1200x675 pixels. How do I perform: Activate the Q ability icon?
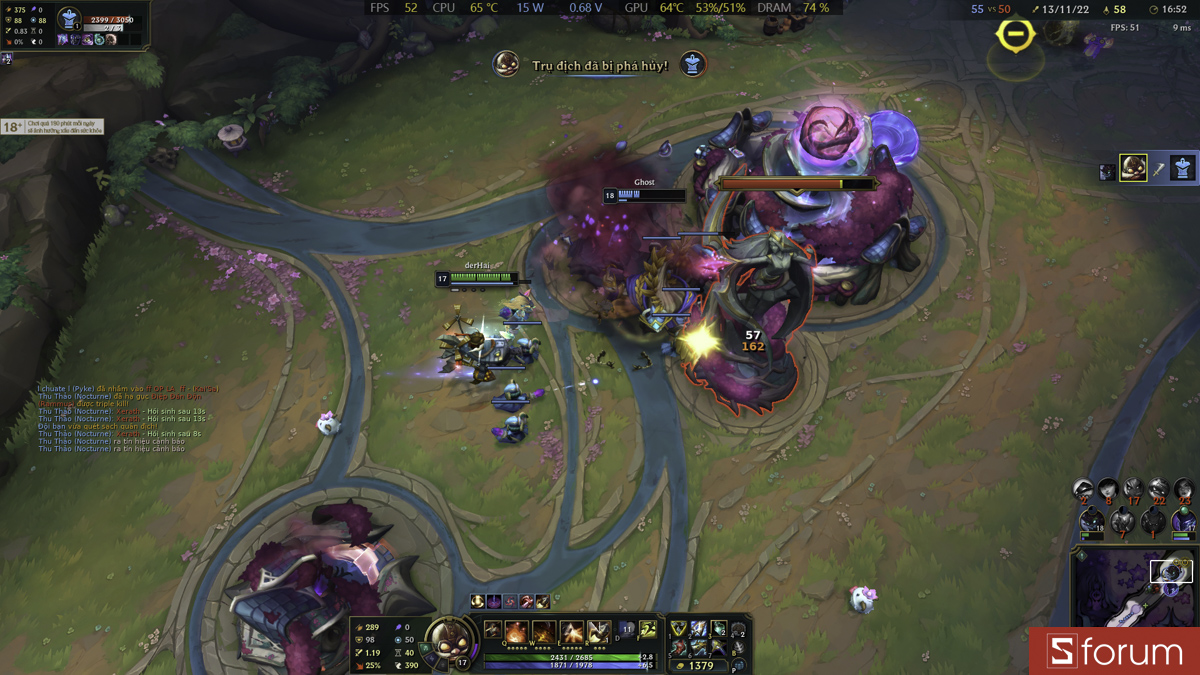518,632
